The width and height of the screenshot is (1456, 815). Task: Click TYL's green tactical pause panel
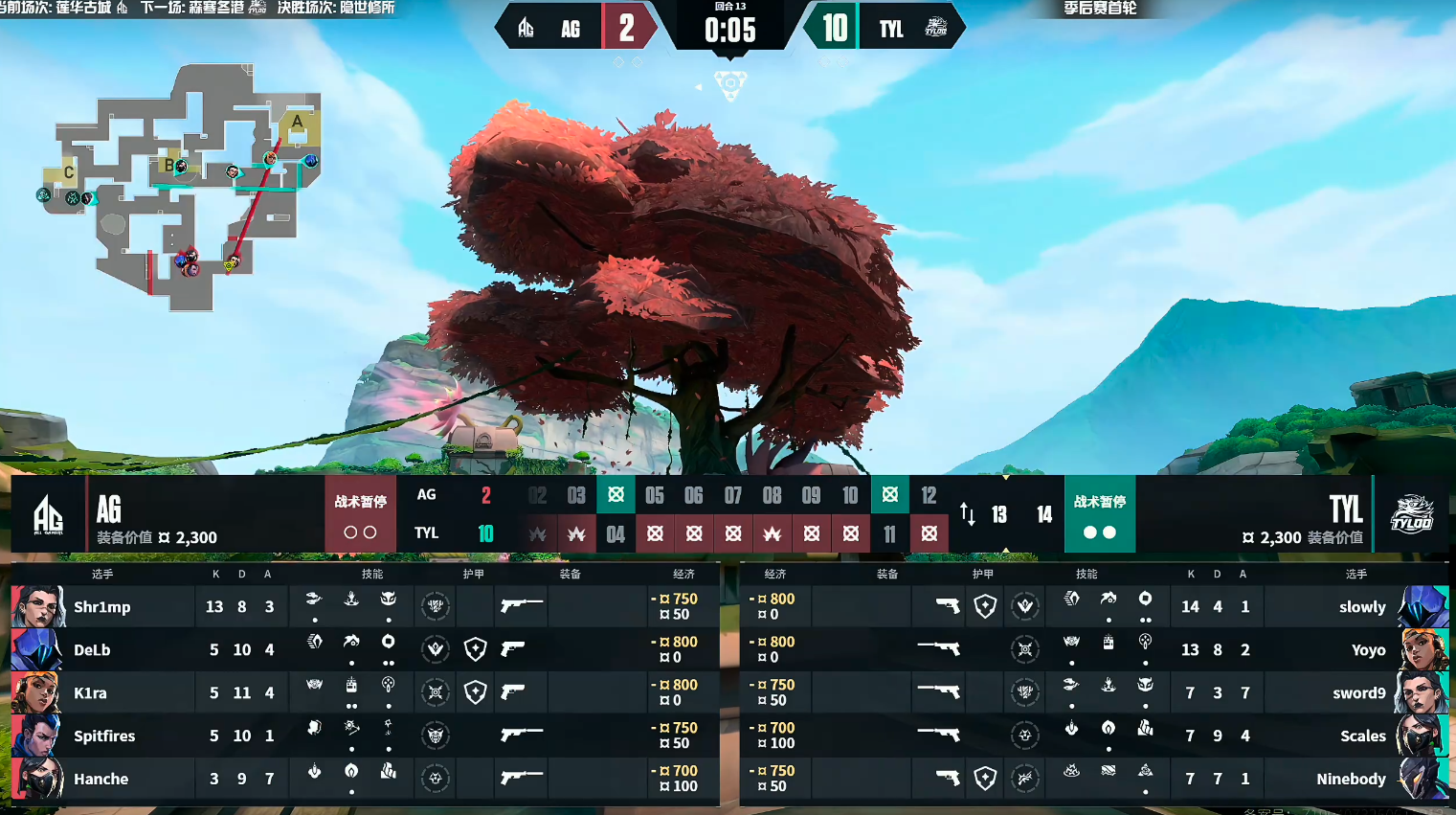click(x=1099, y=514)
